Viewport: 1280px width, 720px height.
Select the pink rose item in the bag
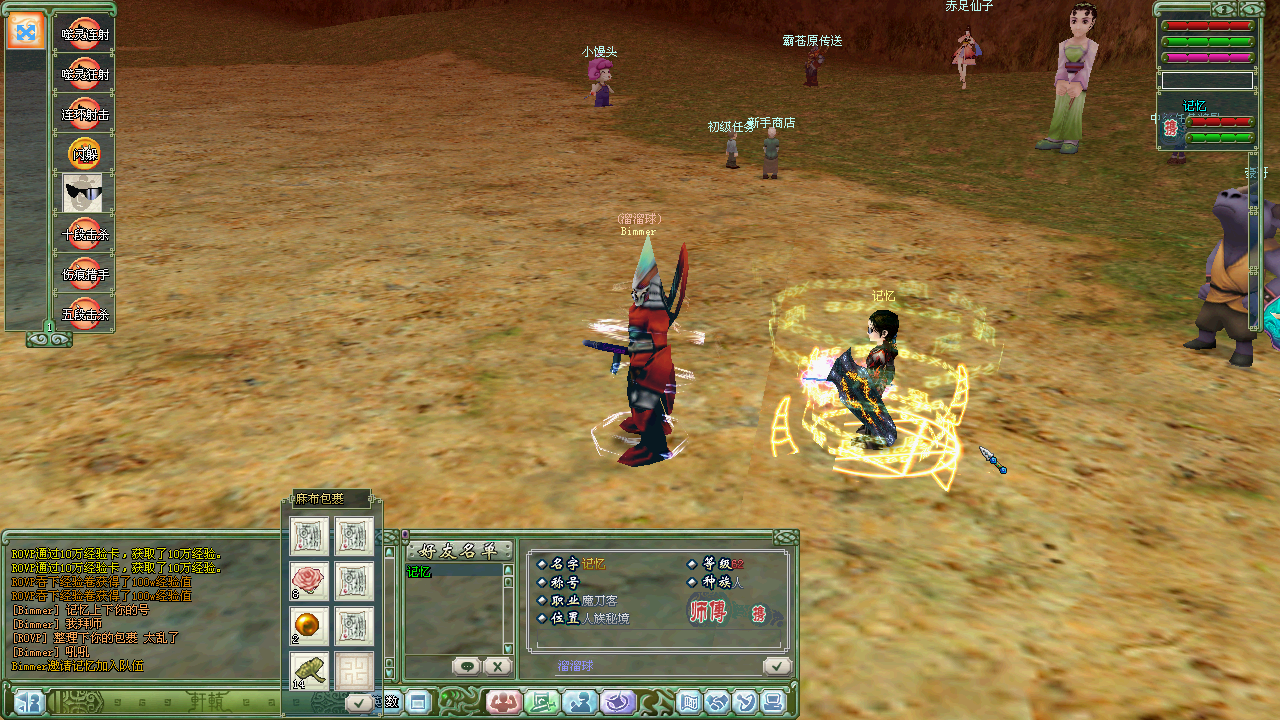309,580
